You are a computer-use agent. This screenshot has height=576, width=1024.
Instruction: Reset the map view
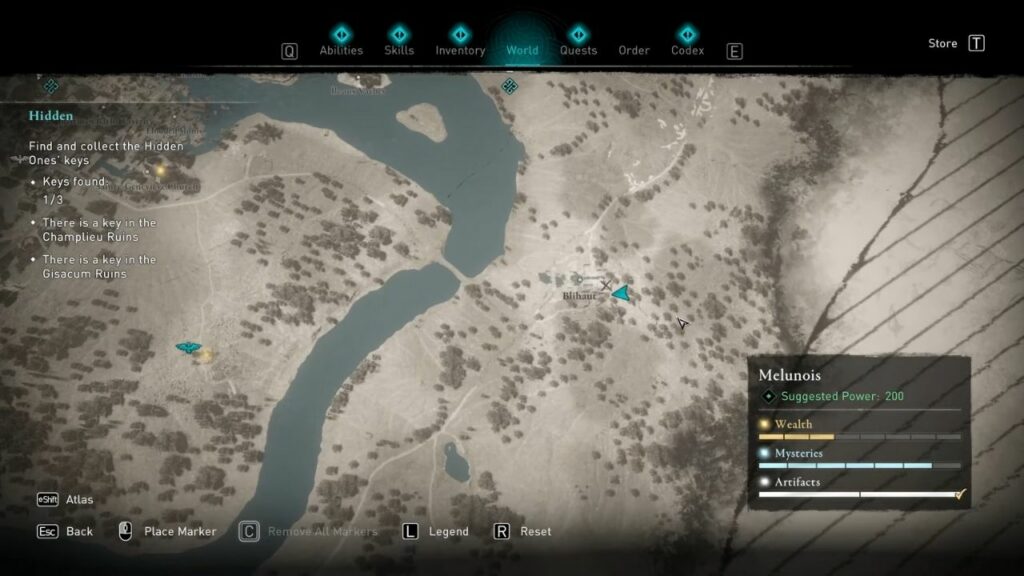point(535,531)
